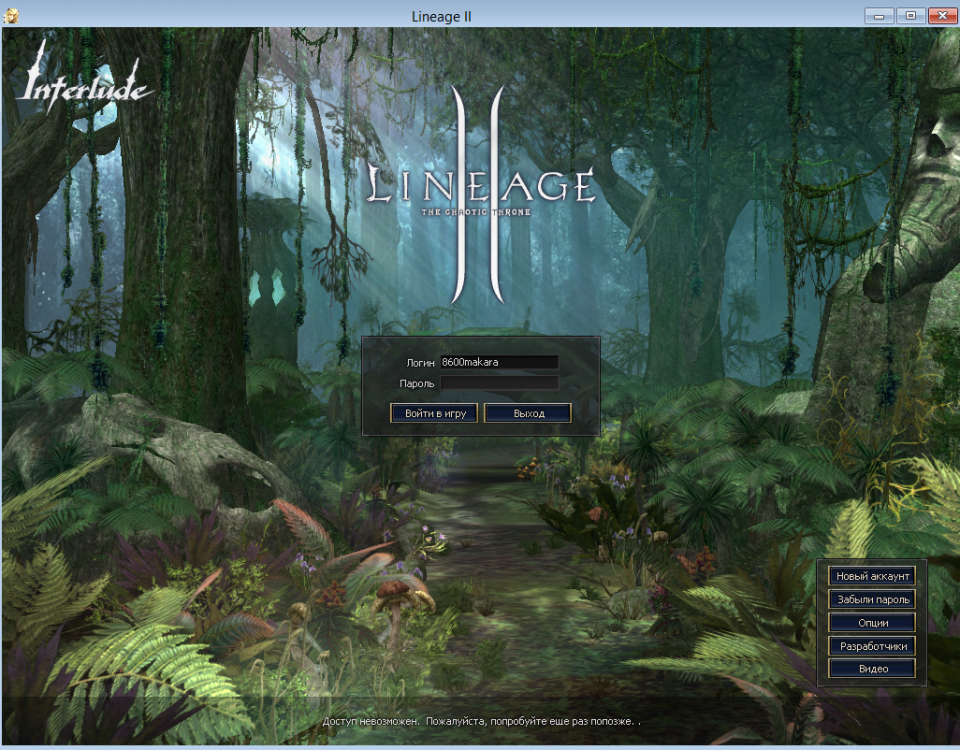Image resolution: width=960 pixels, height=750 pixels.
Task: Show the Разработчики credits
Action: pos(872,646)
